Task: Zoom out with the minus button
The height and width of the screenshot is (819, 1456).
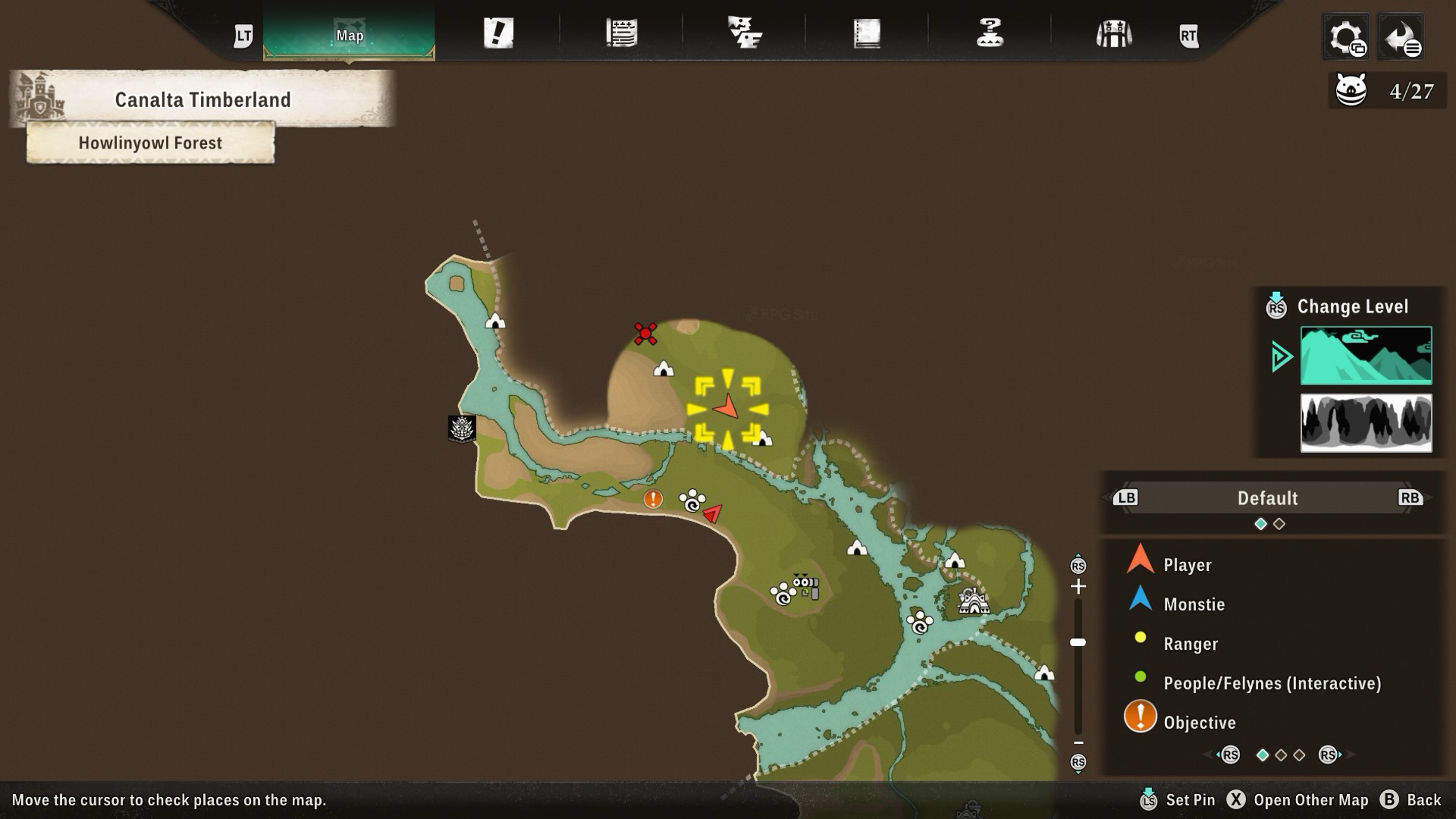Action: click(x=1078, y=743)
